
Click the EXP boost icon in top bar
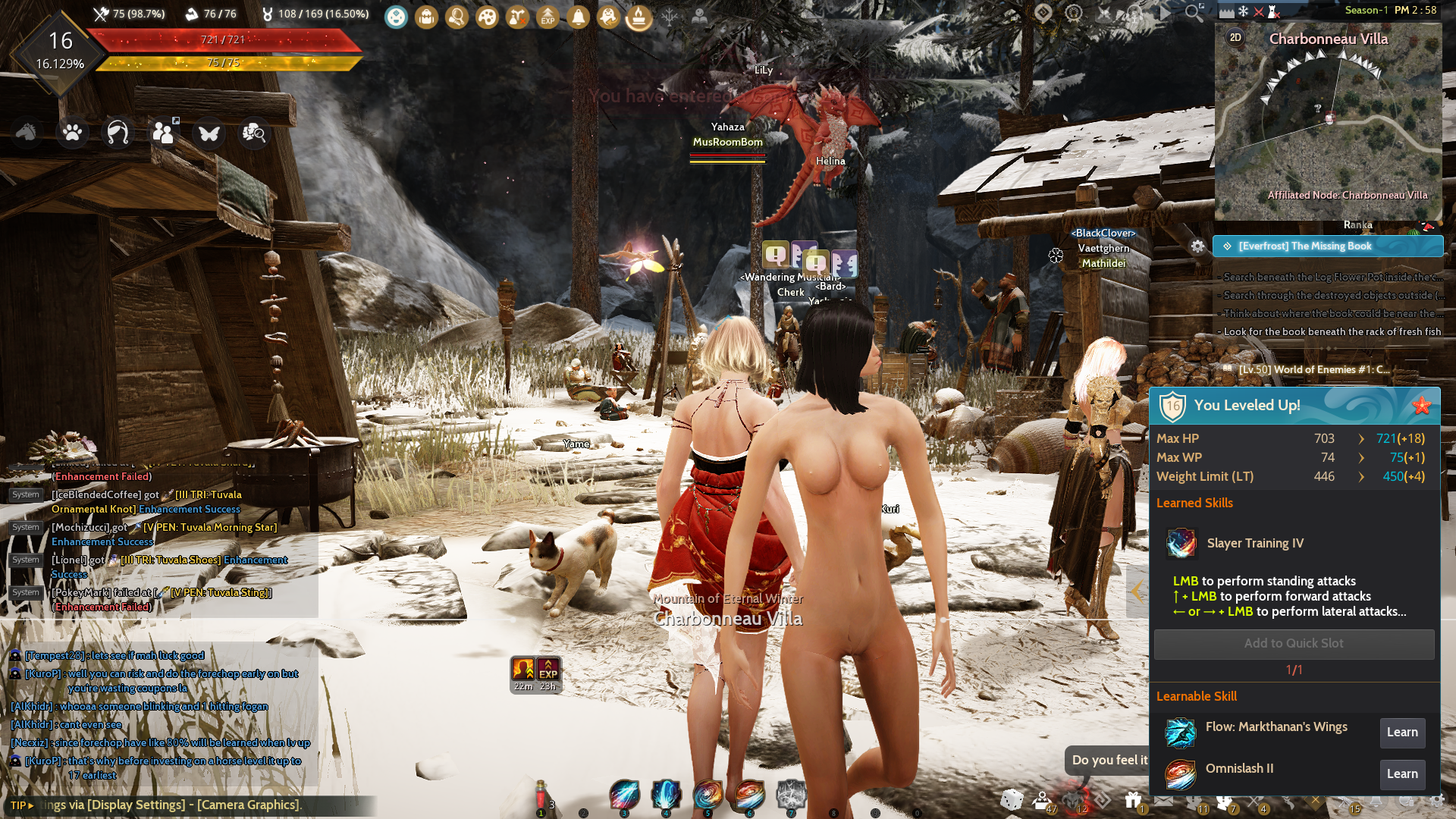548,17
